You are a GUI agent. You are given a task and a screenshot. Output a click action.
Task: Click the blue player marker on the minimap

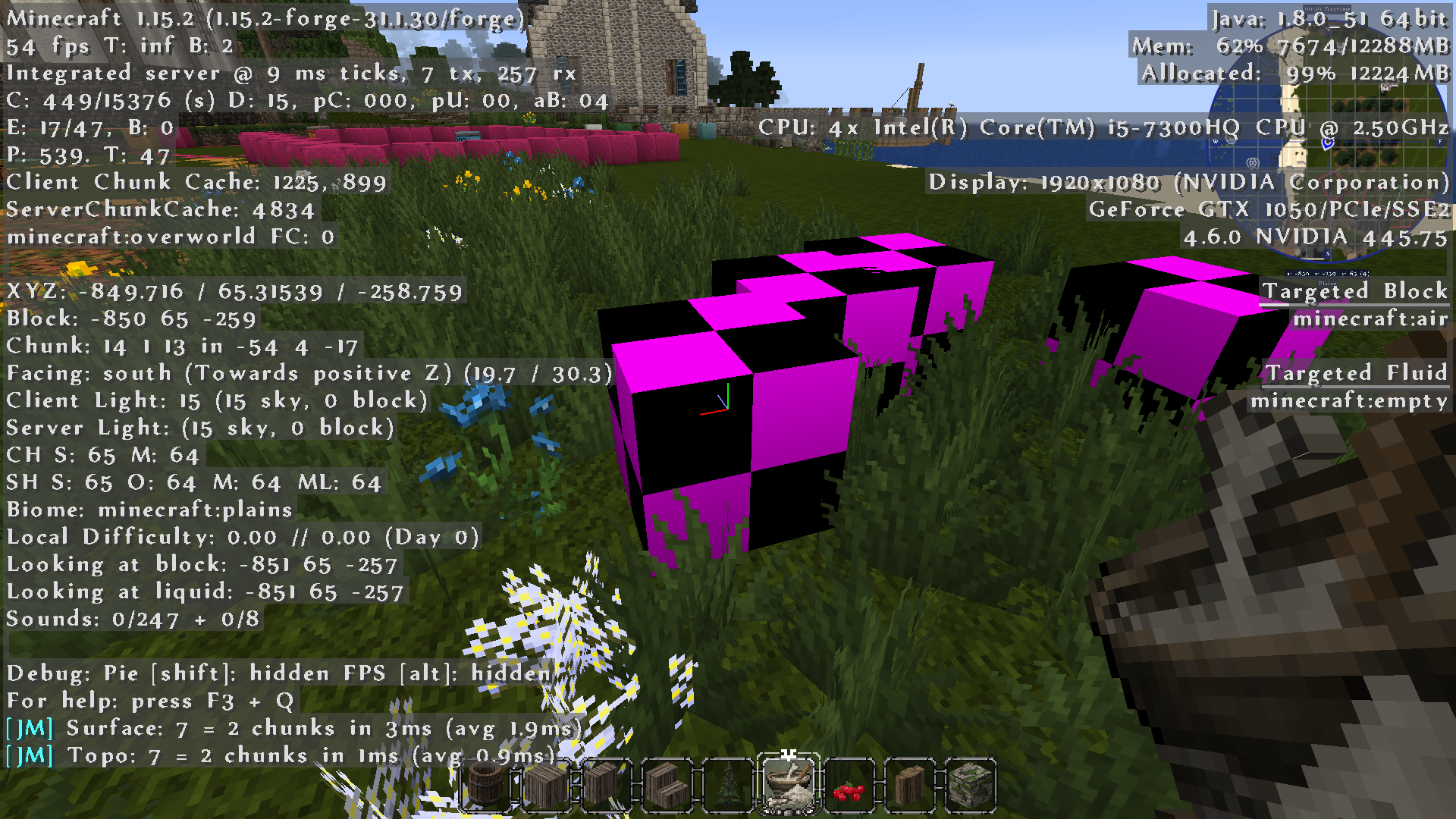pyautogui.click(x=1327, y=144)
